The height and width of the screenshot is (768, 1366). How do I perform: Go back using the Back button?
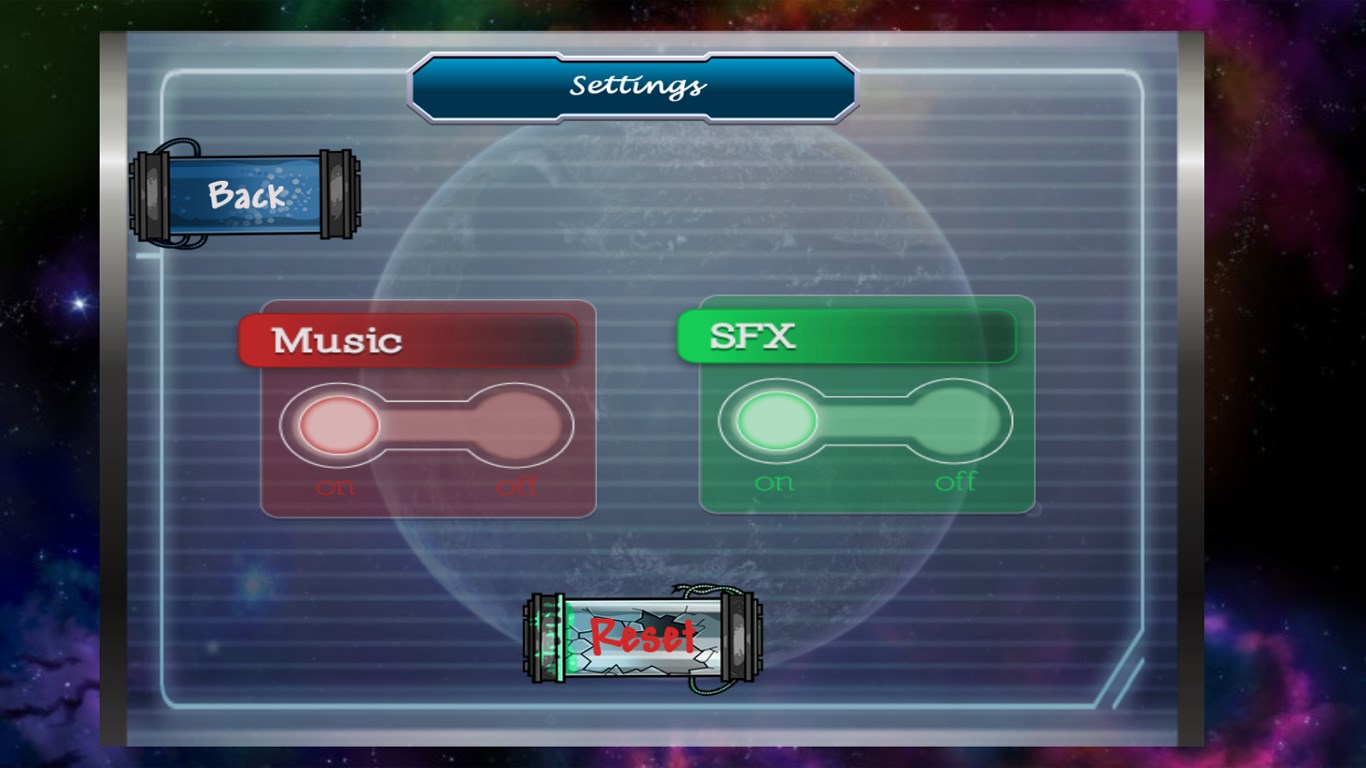click(245, 195)
